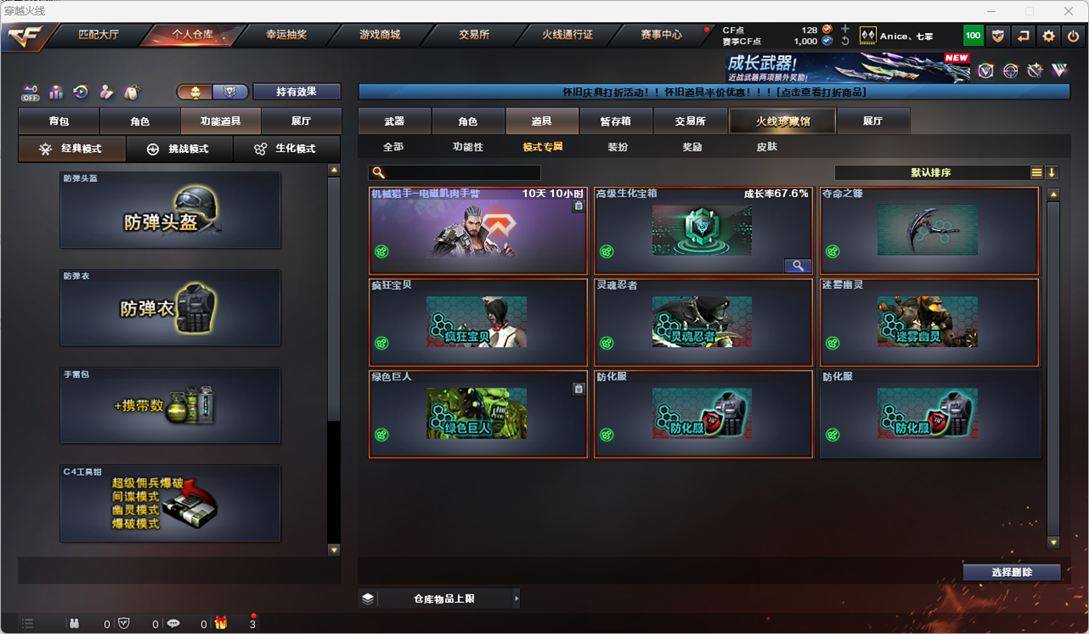Select the 灵魂忍者 soul ninja item
This screenshot has width=1089, height=634.
coord(702,322)
